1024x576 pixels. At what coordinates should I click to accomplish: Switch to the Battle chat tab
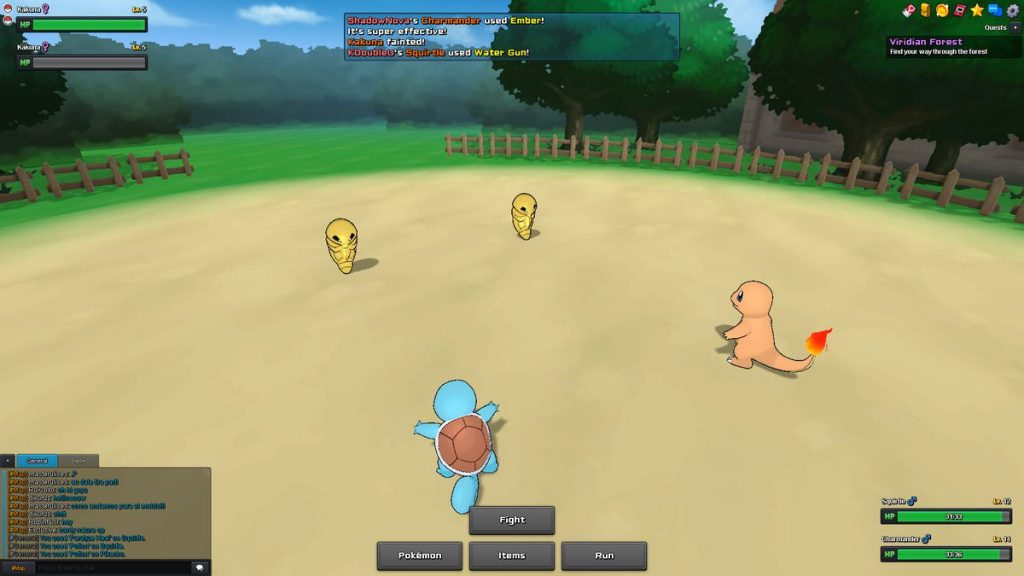pyautogui.click(x=78, y=461)
